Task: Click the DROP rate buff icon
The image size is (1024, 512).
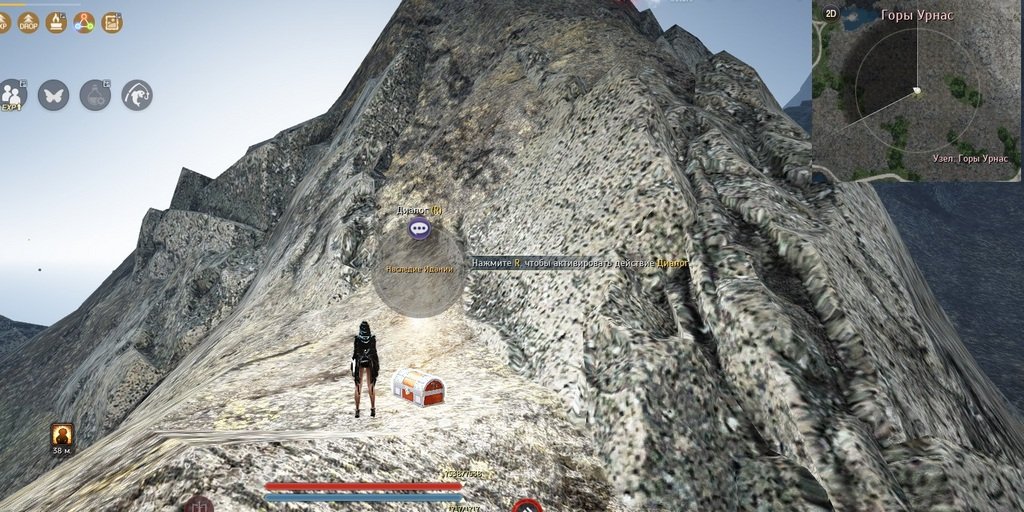Action: point(29,22)
